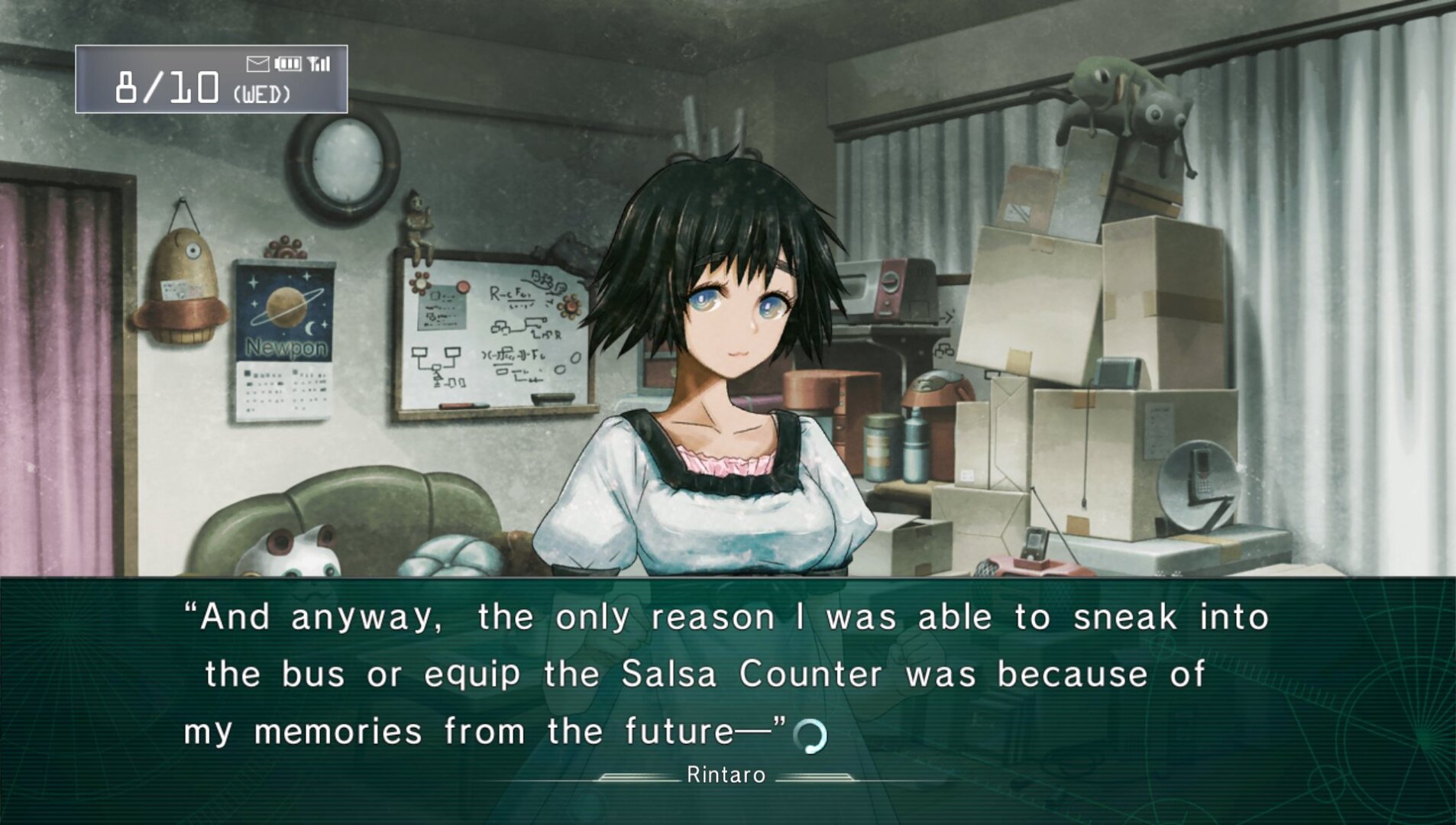Open the mail envelope icon in phone status

tap(257, 64)
